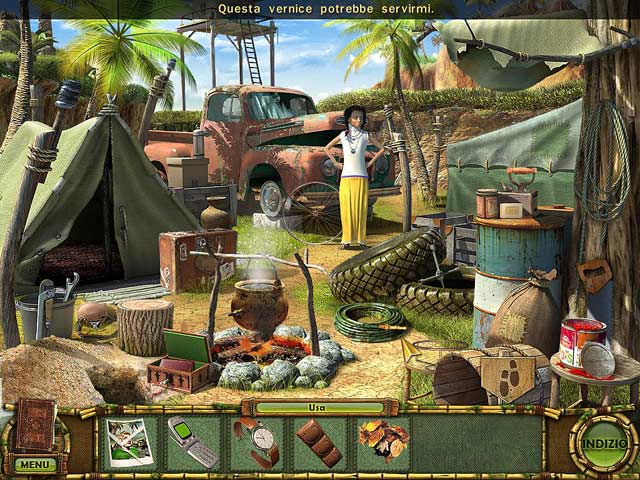Open the brown journal book
Image resolution: width=640 pixels, height=480 pixels.
[34, 424]
